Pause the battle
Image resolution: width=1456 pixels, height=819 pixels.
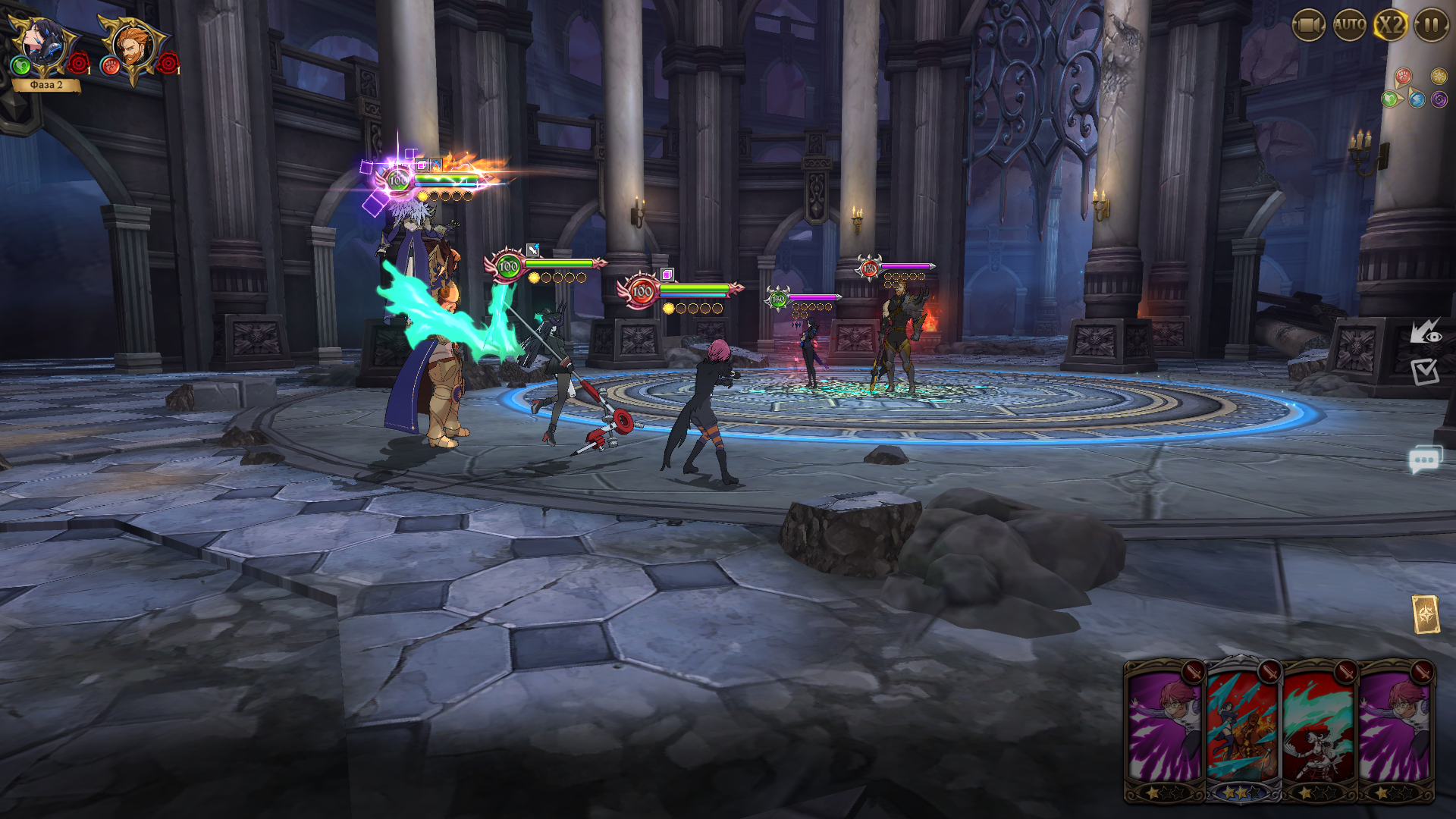1431,26
